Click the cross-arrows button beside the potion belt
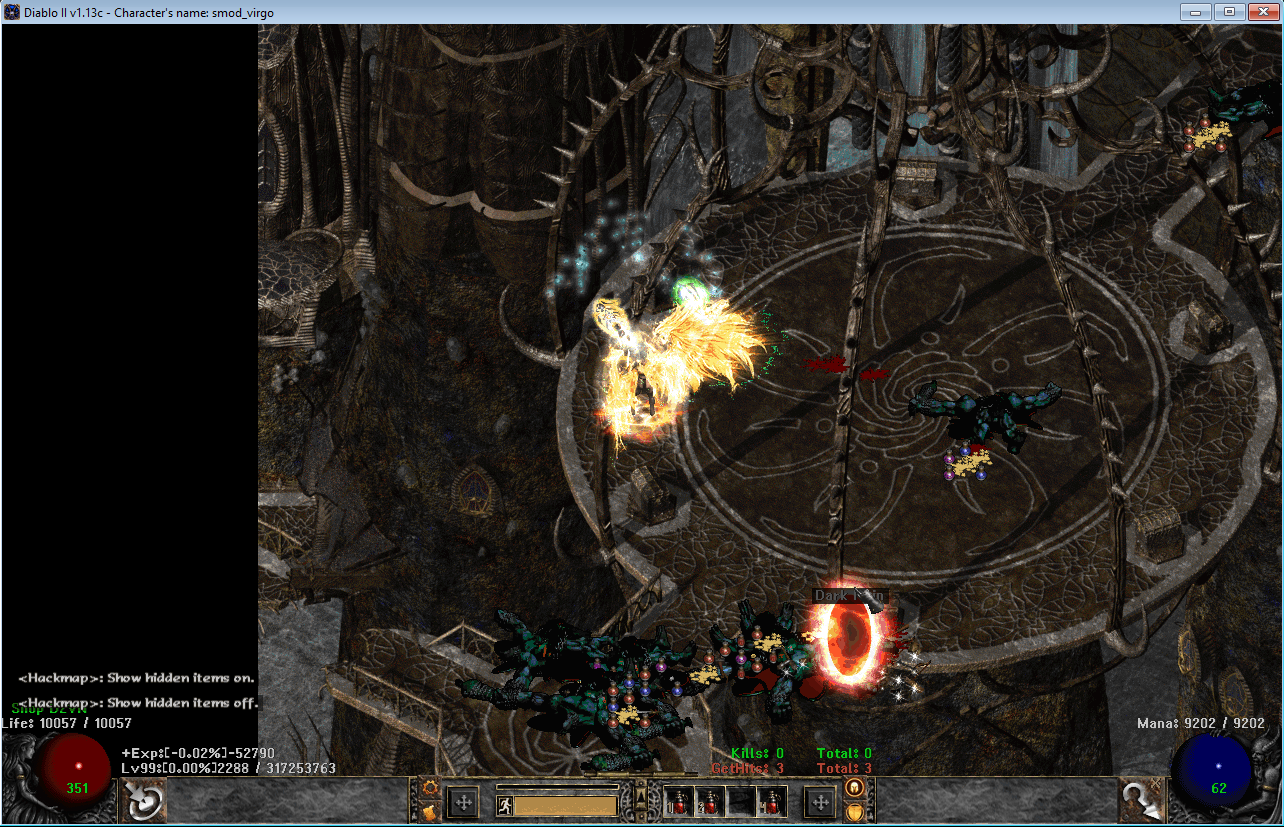The height and width of the screenshot is (827, 1284). [x=820, y=801]
